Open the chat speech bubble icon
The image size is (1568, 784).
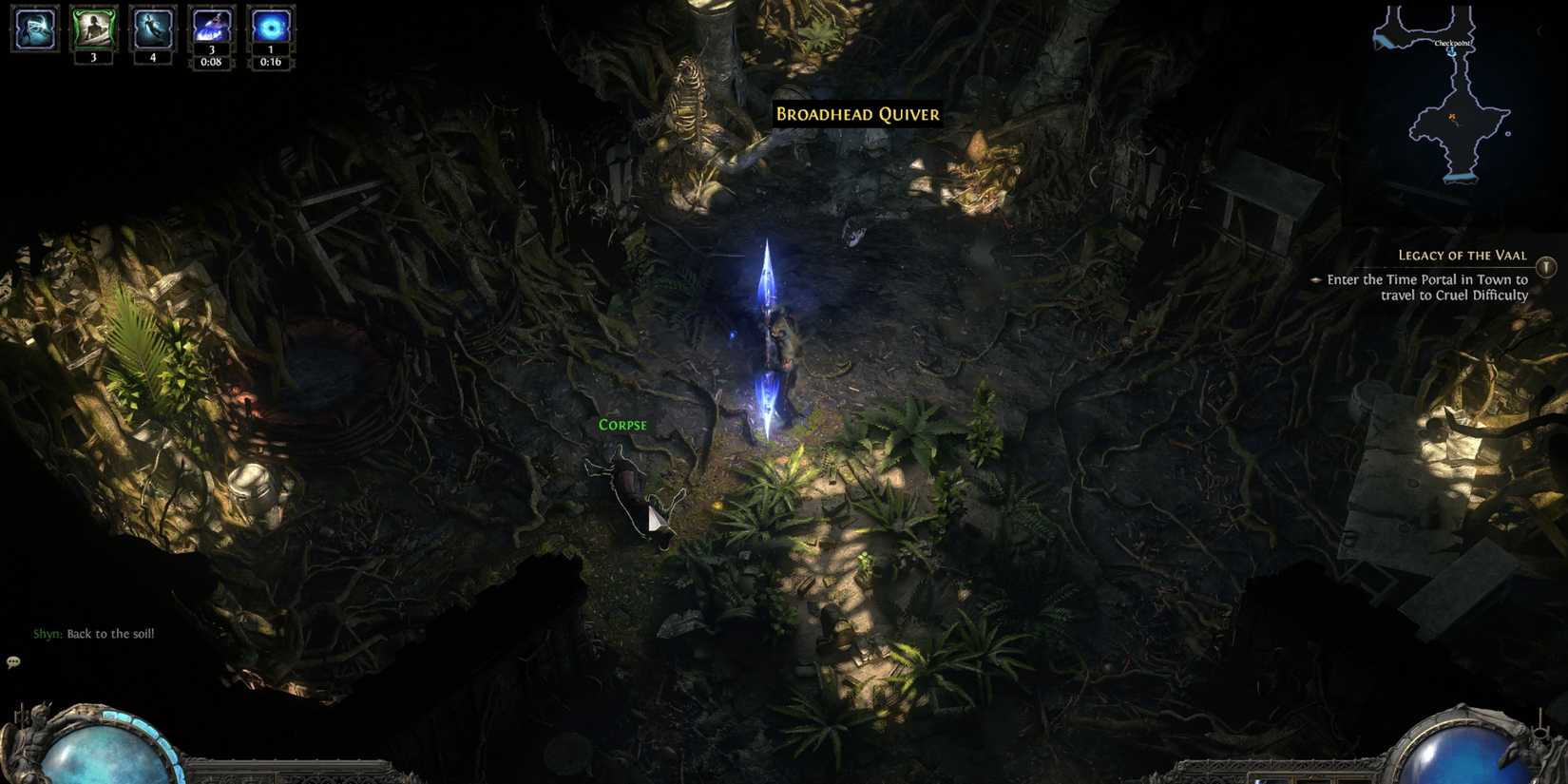13,660
